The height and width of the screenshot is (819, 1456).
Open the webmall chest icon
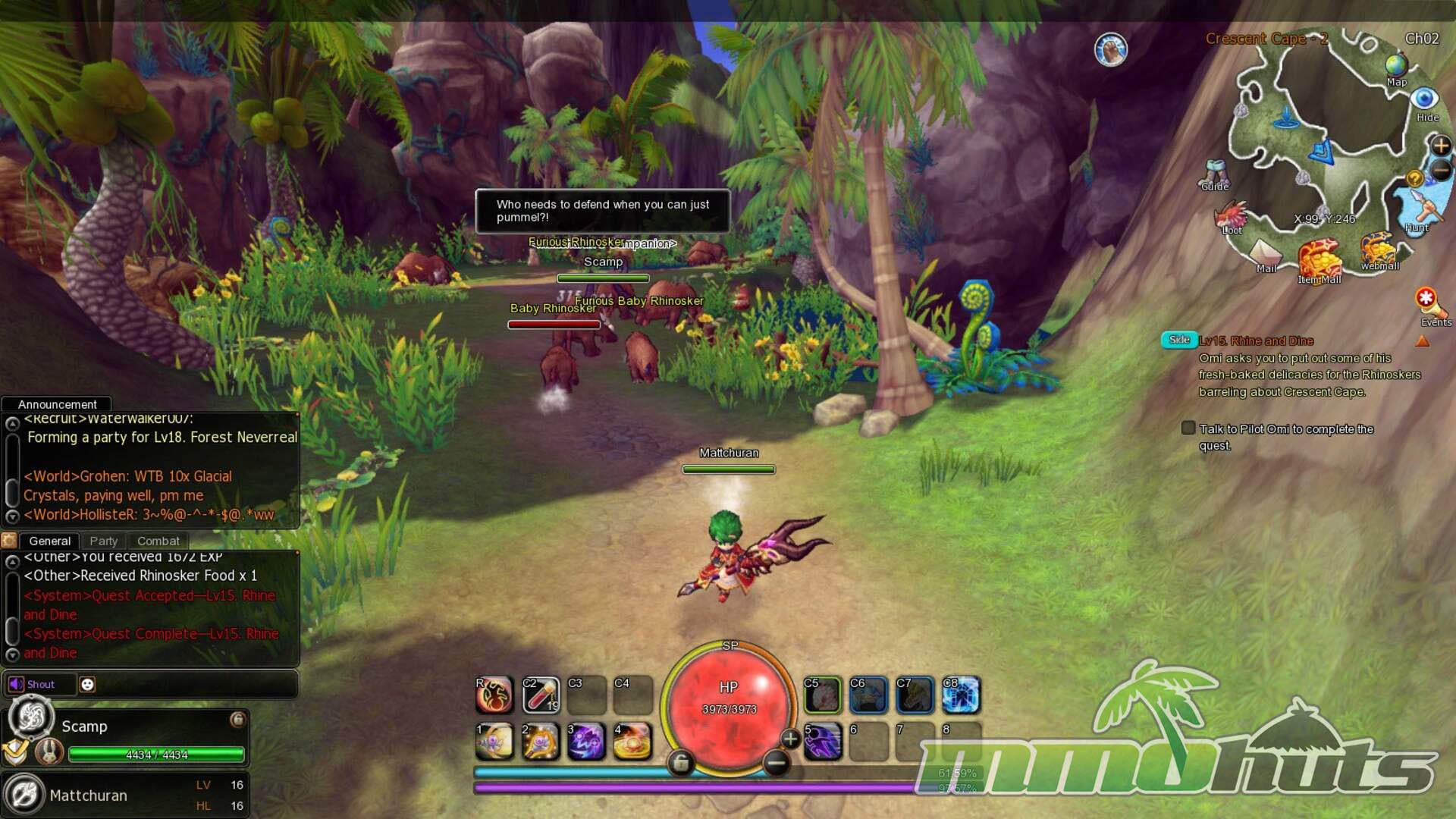point(1378,249)
